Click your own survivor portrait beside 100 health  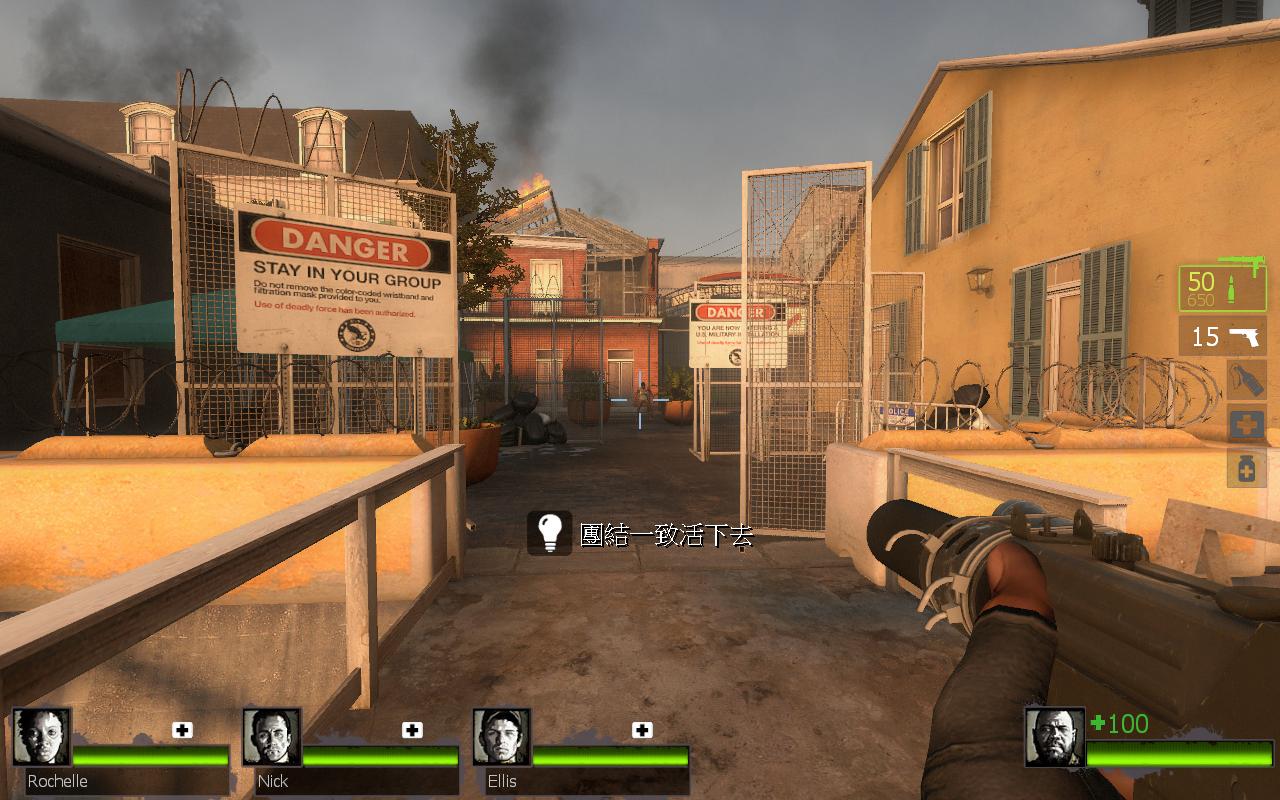(x=1054, y=737)
